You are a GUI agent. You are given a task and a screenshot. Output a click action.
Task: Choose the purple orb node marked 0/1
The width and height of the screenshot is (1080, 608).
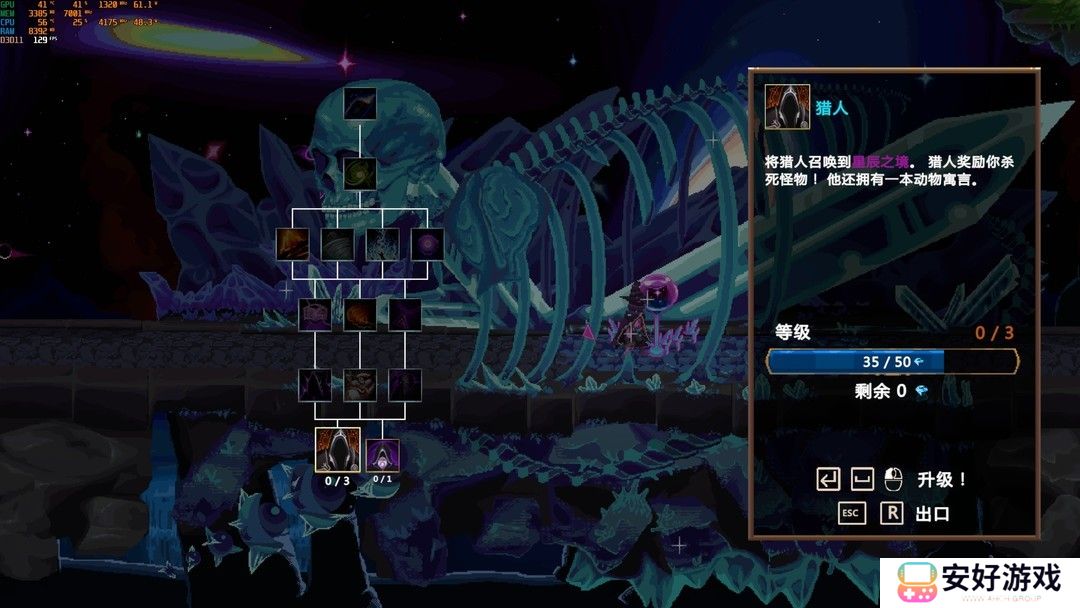tap(382, 455)
